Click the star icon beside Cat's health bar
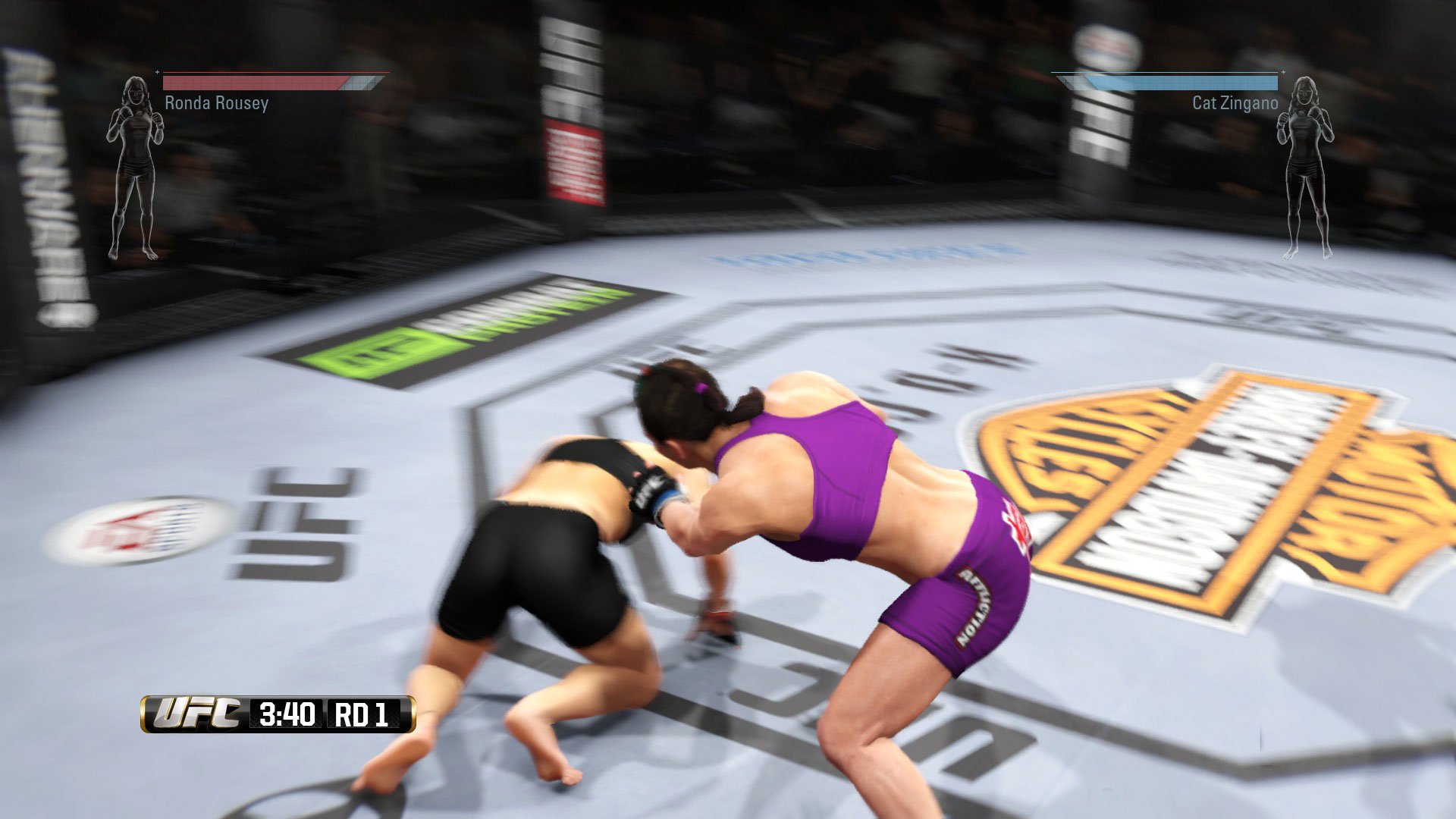The width and height of the screenshot is (1456, 819). pos(1282,74)
